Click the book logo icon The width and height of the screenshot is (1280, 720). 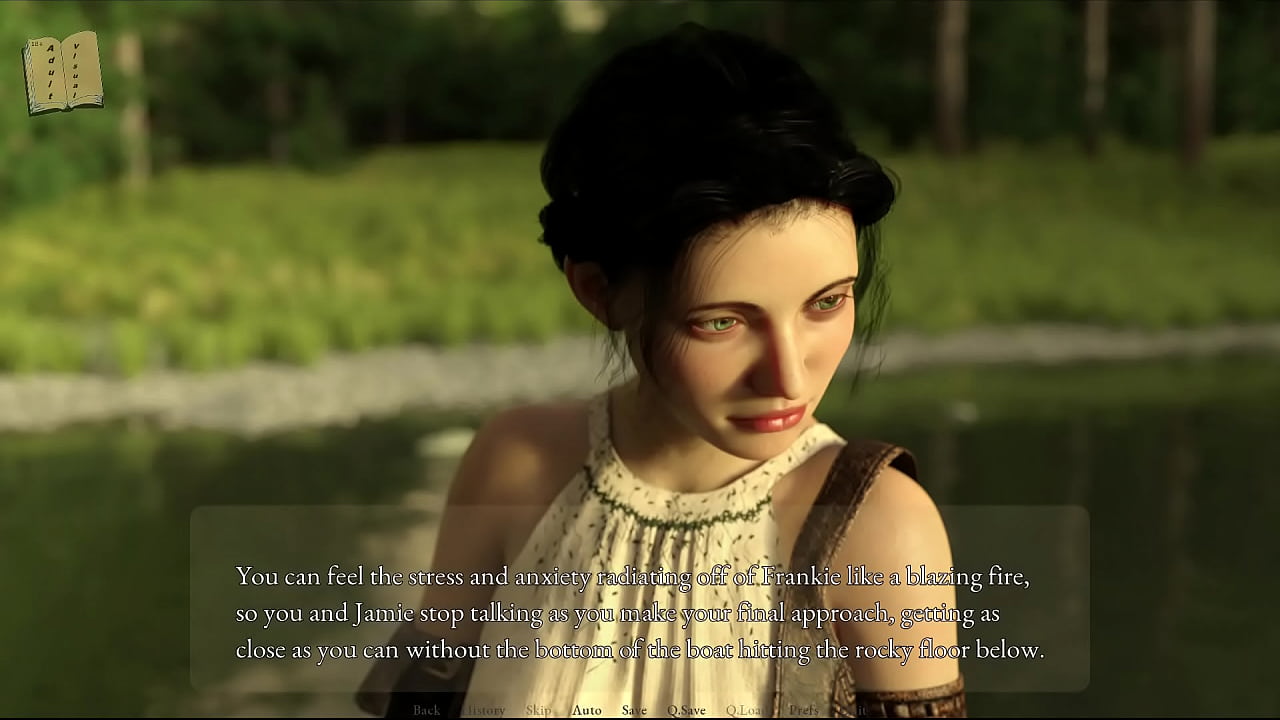(x=63, y=72)
